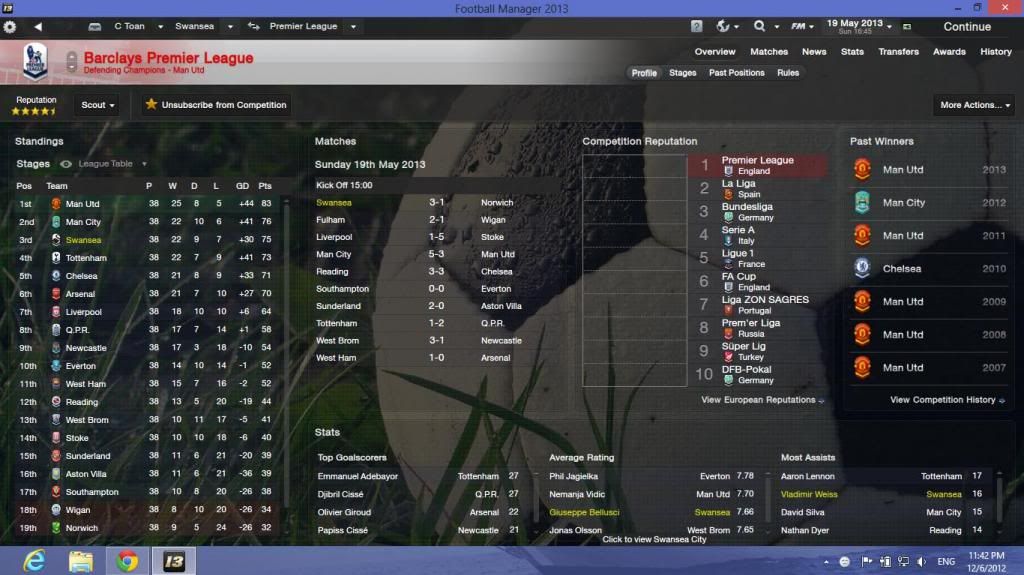Select Swansea in the league table
The height and width of the screenshot is (575, 1024).
[x=83, y=240]
